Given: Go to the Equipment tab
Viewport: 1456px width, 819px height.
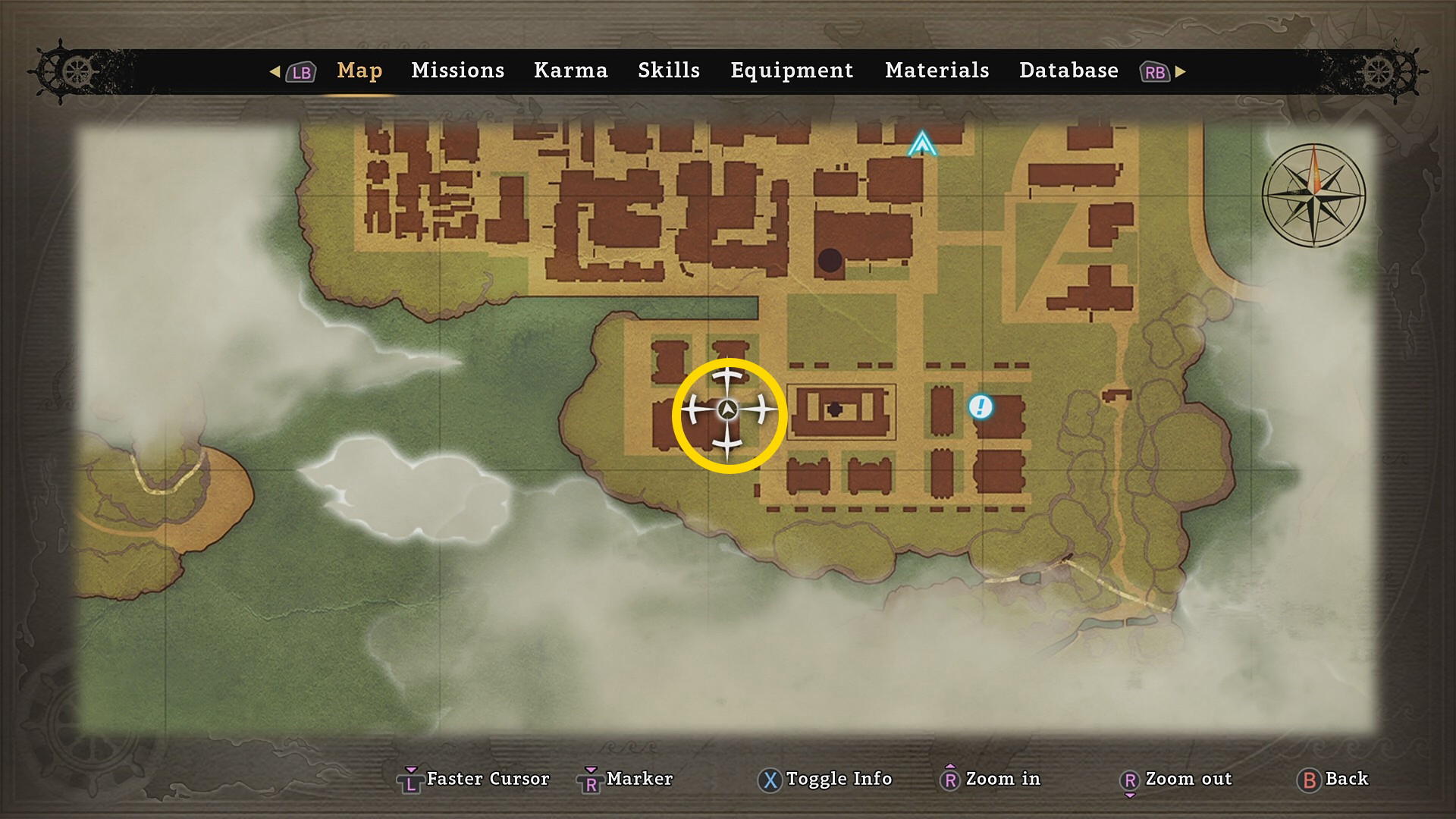Looking at the screenshot, I should [791, 71].
